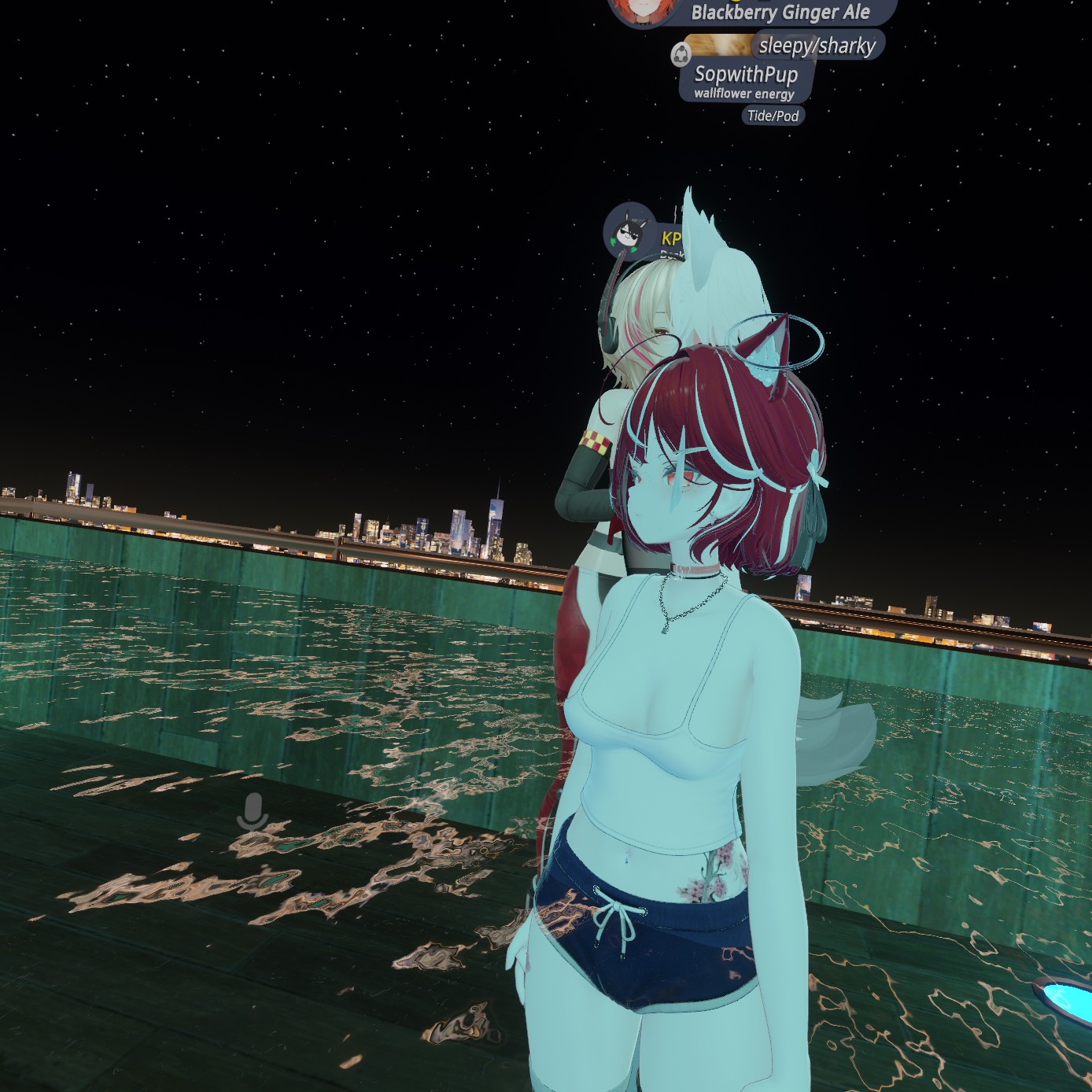This screenshot has height=1092, width=1092.
Task: Click the round KP avatar thumbnail
Action: click(629, 231)
